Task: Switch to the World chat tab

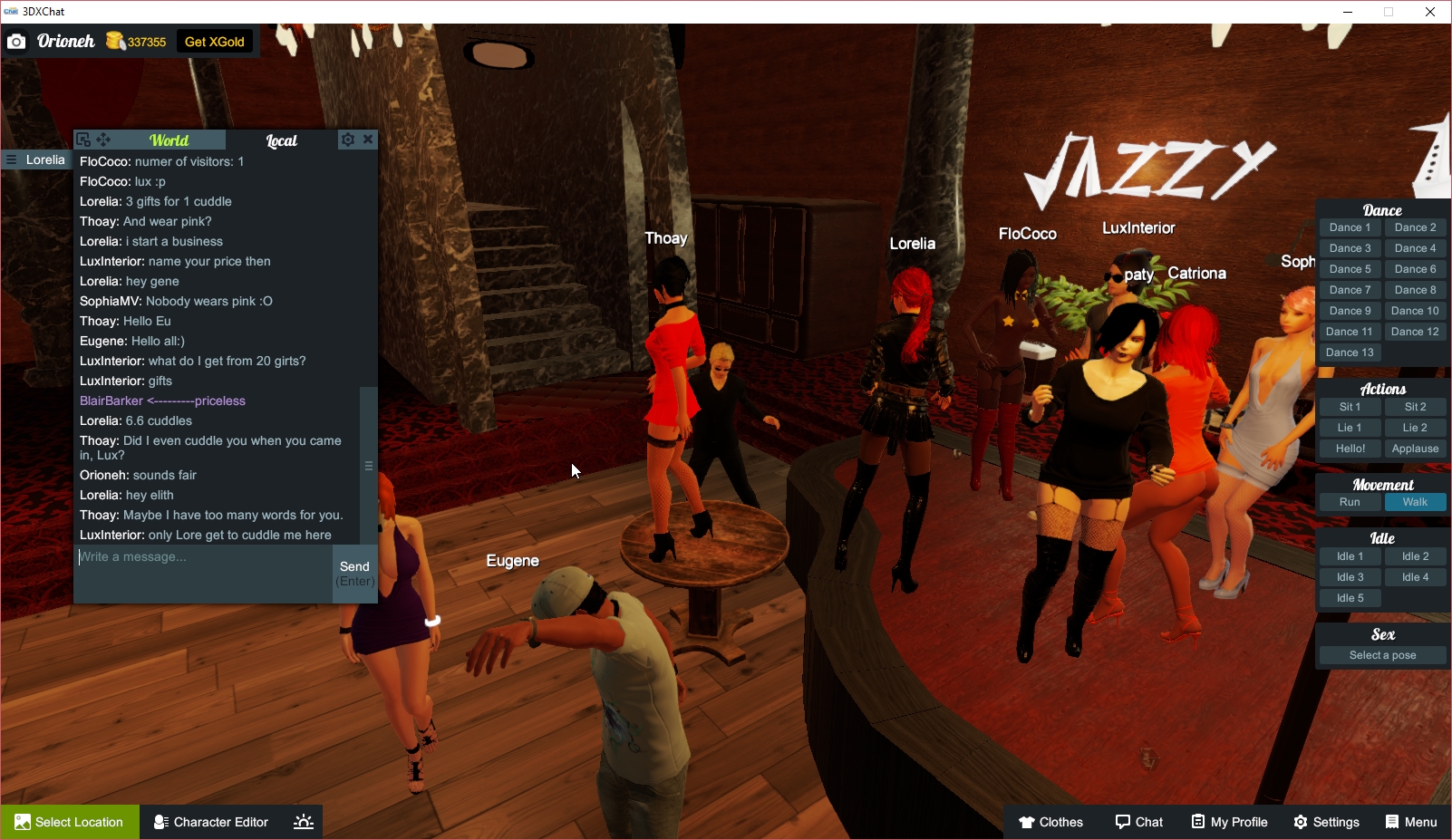Action: coord(169,140)
